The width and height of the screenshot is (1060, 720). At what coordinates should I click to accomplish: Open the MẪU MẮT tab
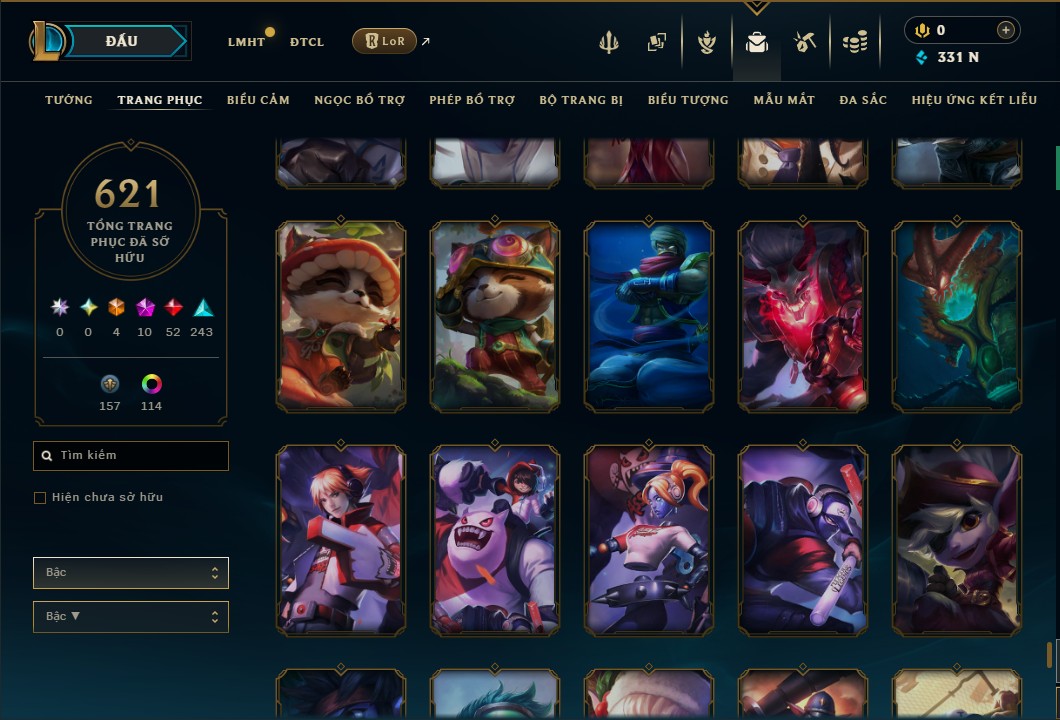click(784, 100)
